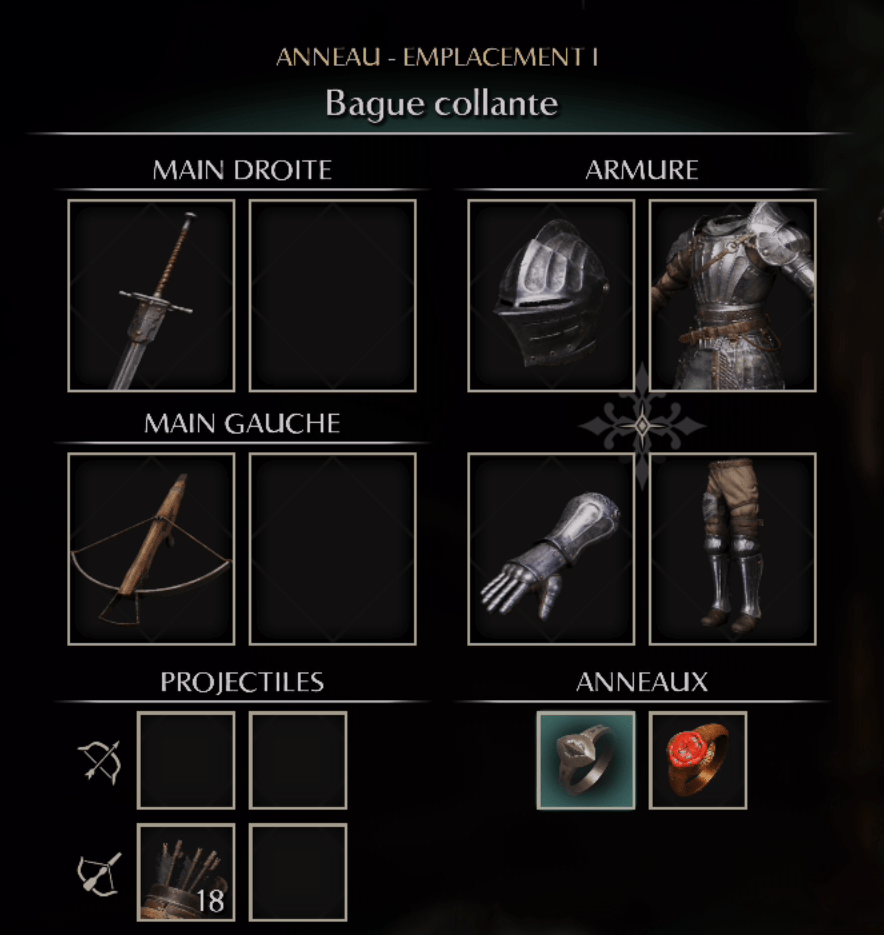Screen dimensions: 884x935
Task: Select the highlighted silver ring slot
Action: point(586,760)
